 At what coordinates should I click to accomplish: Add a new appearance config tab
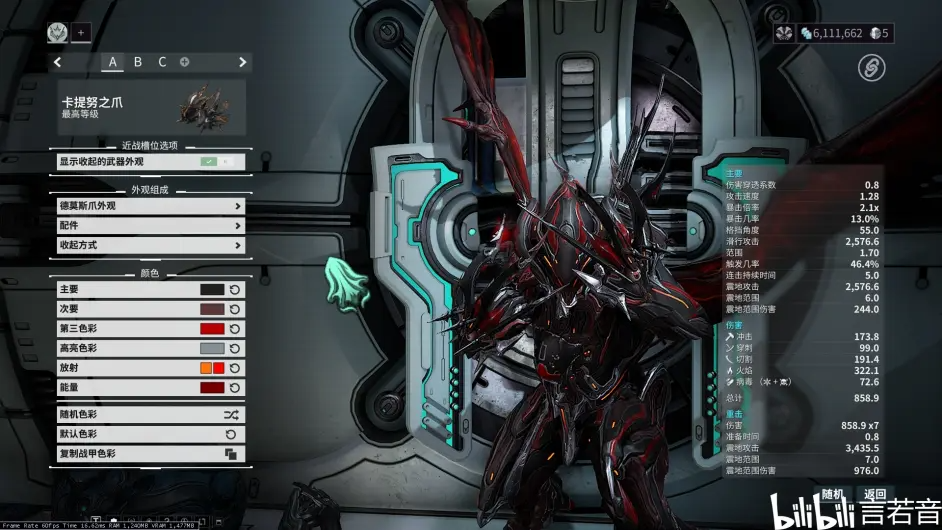(x=185, y=62)
